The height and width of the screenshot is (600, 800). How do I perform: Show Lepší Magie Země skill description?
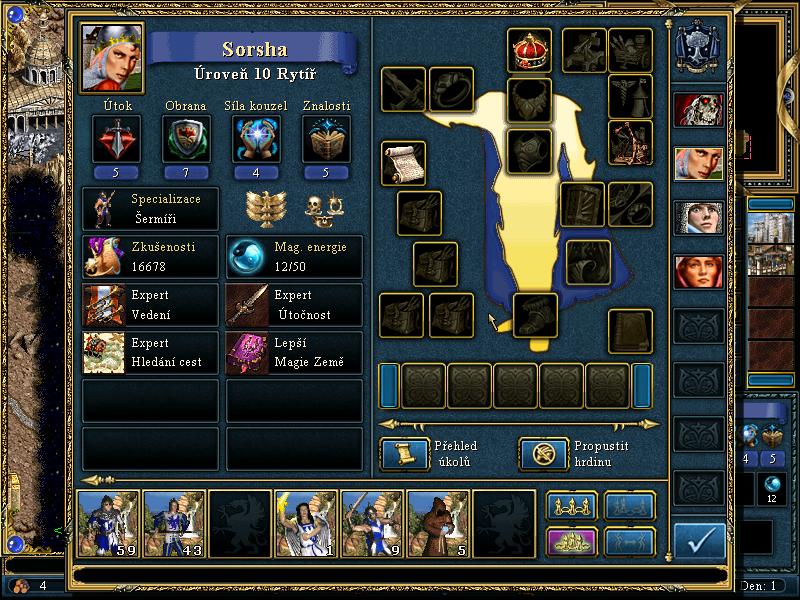[x=294, y=353]
